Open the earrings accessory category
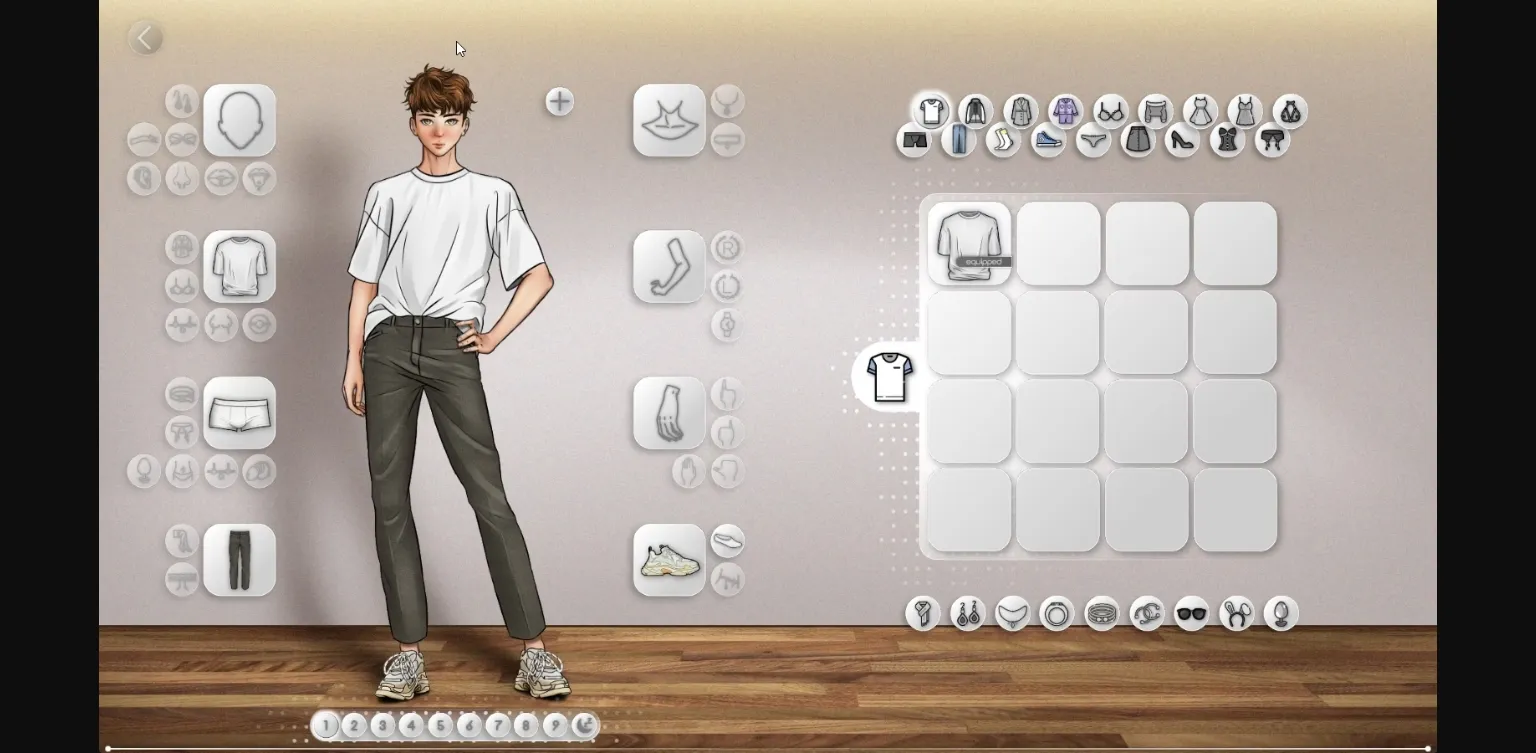Viewport: 1536px width, 753px height. 967,614
